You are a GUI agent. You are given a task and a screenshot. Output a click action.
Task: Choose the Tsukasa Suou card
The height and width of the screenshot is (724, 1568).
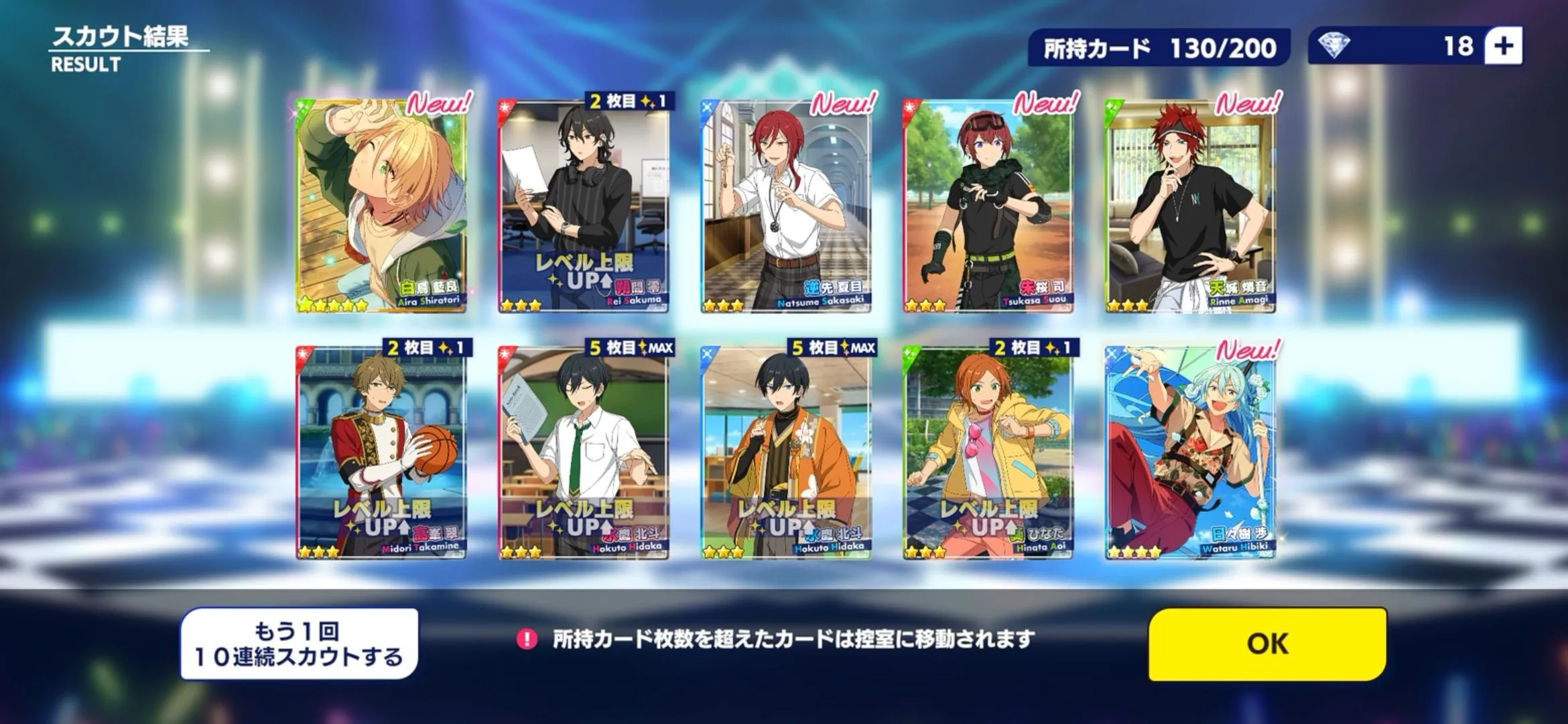point(988,206)
